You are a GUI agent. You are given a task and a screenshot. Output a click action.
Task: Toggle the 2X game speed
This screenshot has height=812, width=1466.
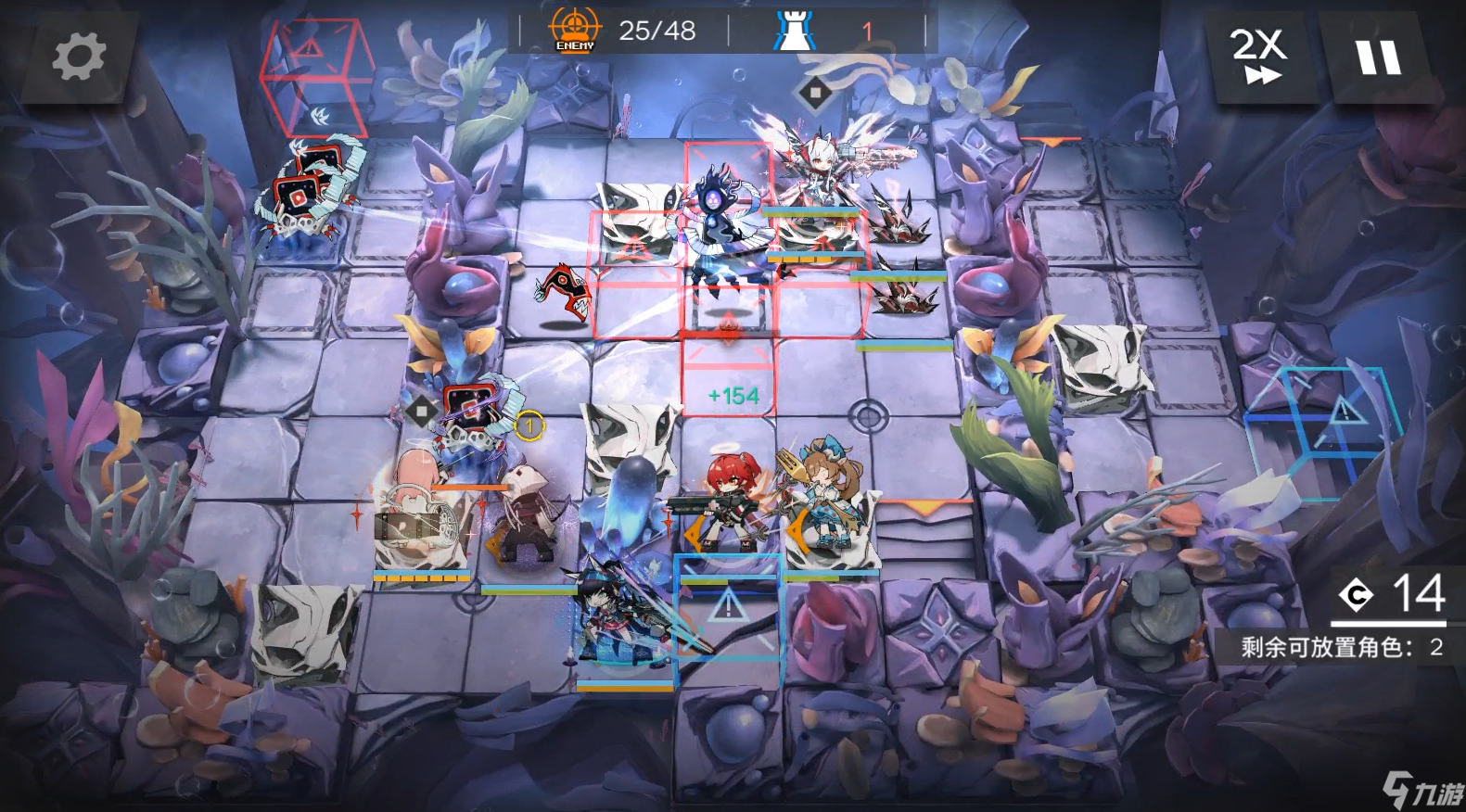point(1258,56)
